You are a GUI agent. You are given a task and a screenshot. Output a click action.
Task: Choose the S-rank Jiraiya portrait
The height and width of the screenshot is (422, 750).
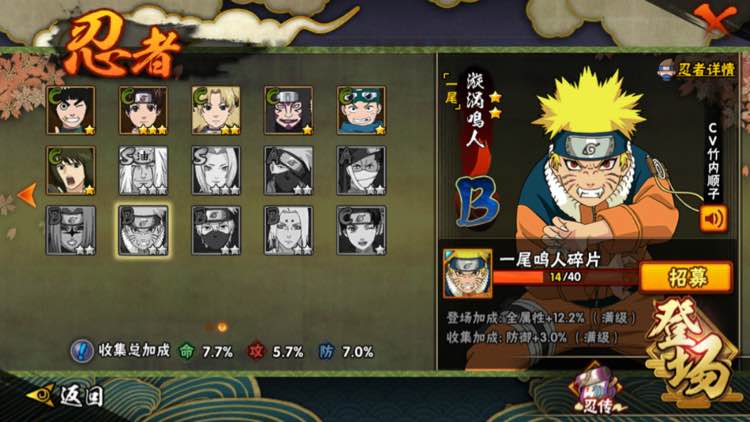click(x=143, y=171)
